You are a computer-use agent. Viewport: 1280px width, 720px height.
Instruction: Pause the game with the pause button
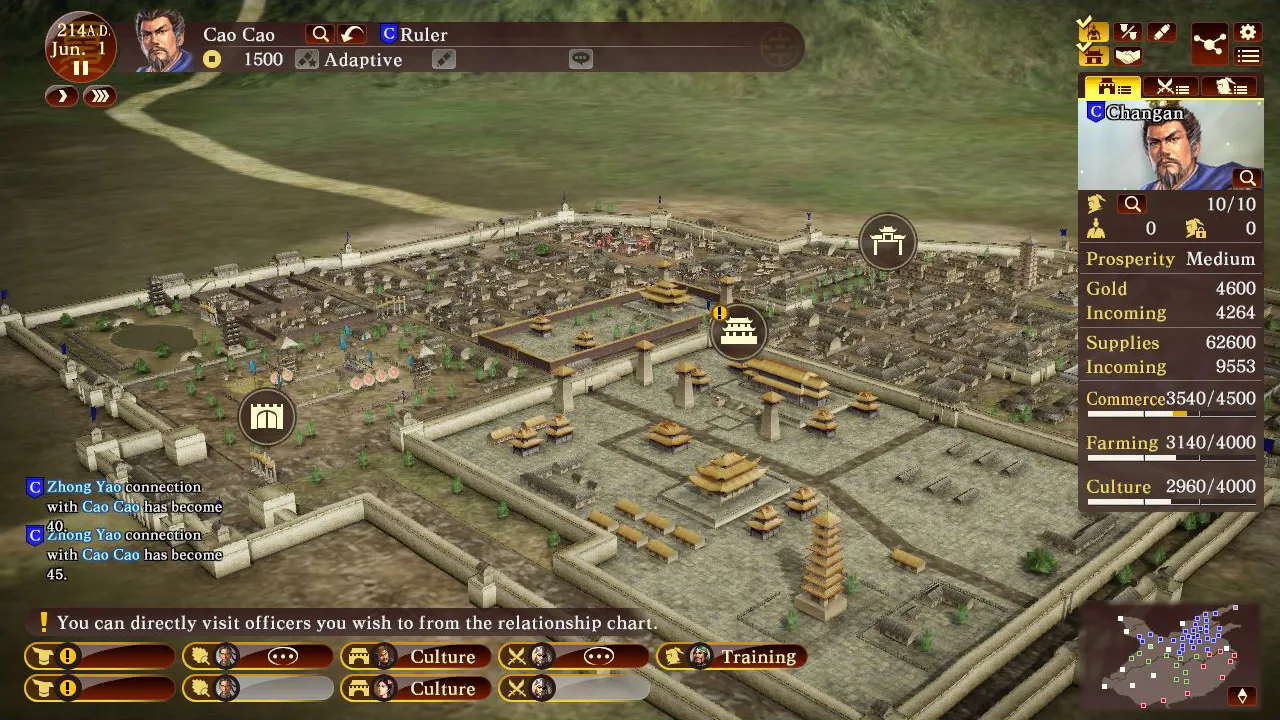[81, 68]
